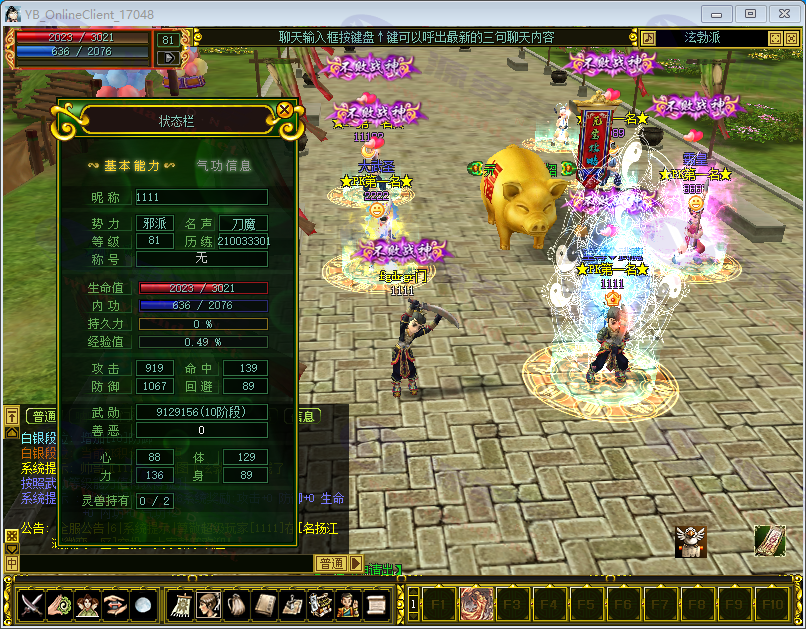Click the chat input field
806x629 pixels.
[160, 564]
